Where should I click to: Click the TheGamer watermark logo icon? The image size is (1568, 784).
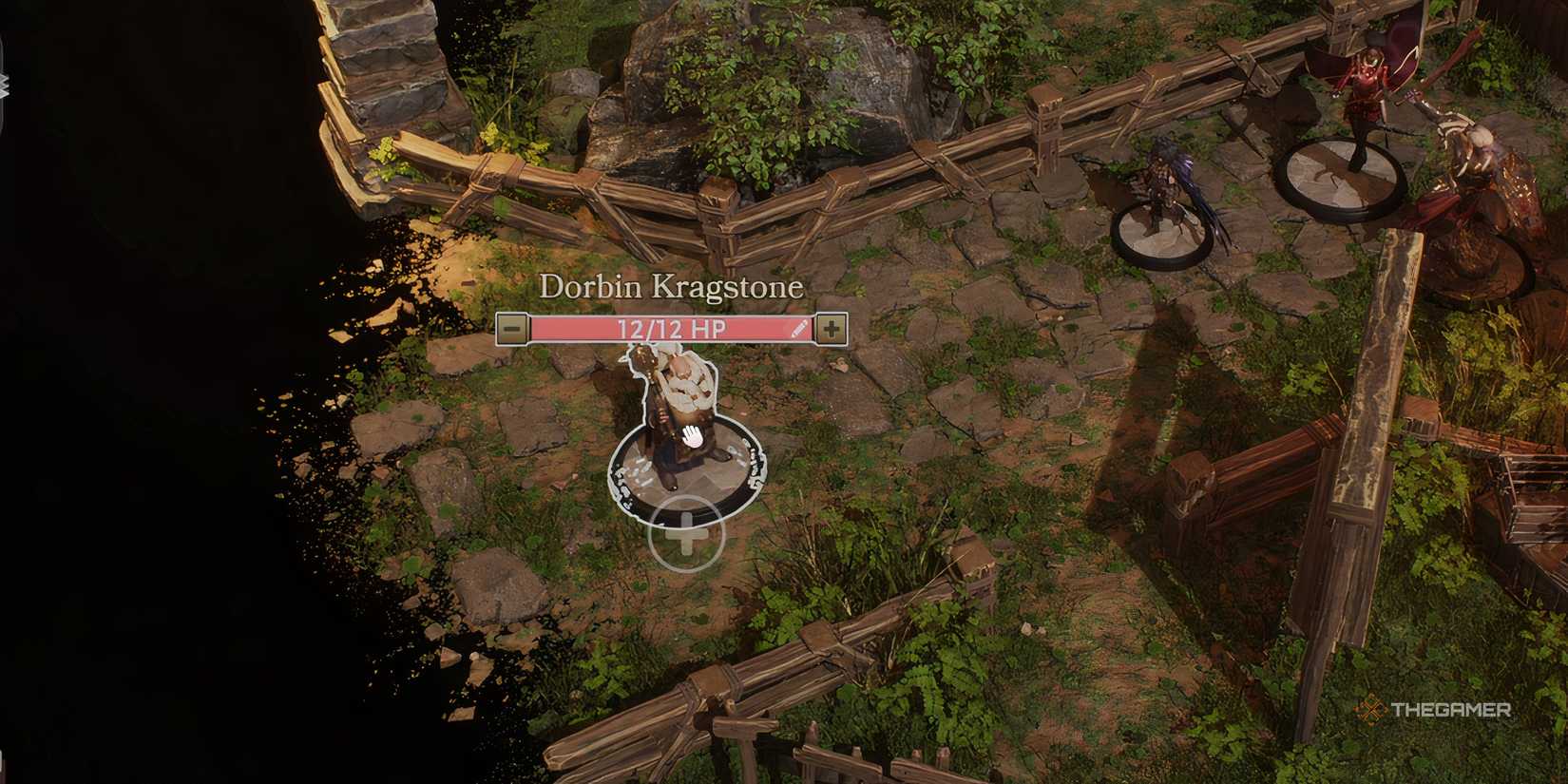coord(1369,707)
